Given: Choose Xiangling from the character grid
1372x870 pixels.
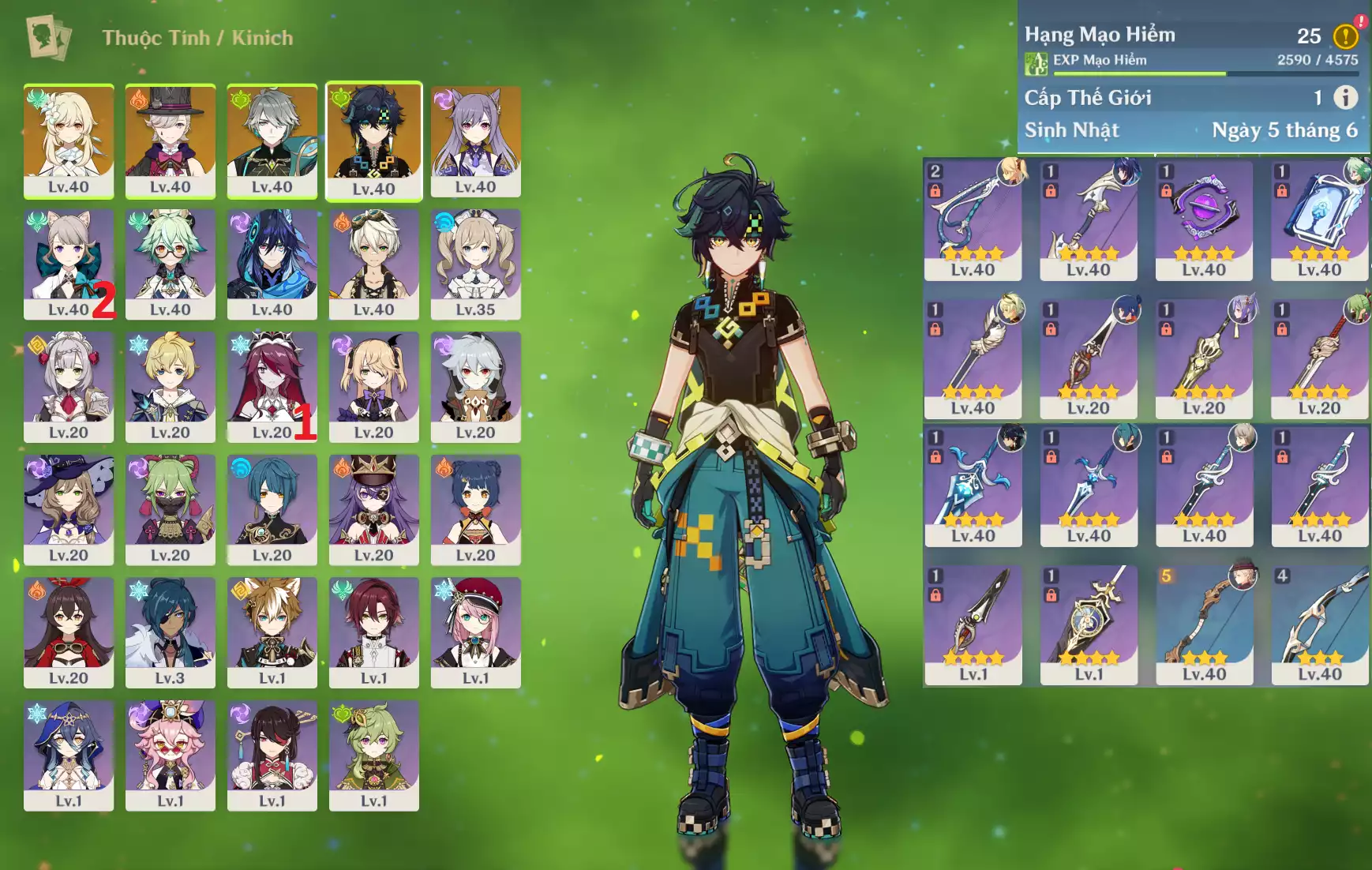Looking at the screenshot, I should (475, 508).
